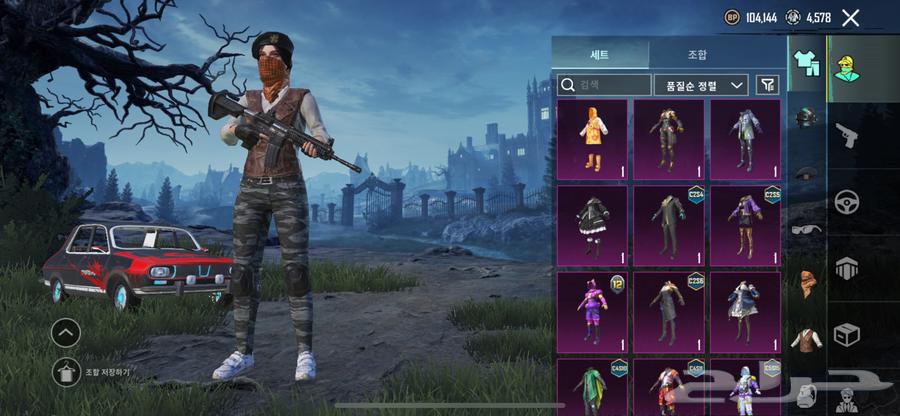The image size is (900, 416).
Task: Select the leather vest shirt category
Action: (807, 340)
